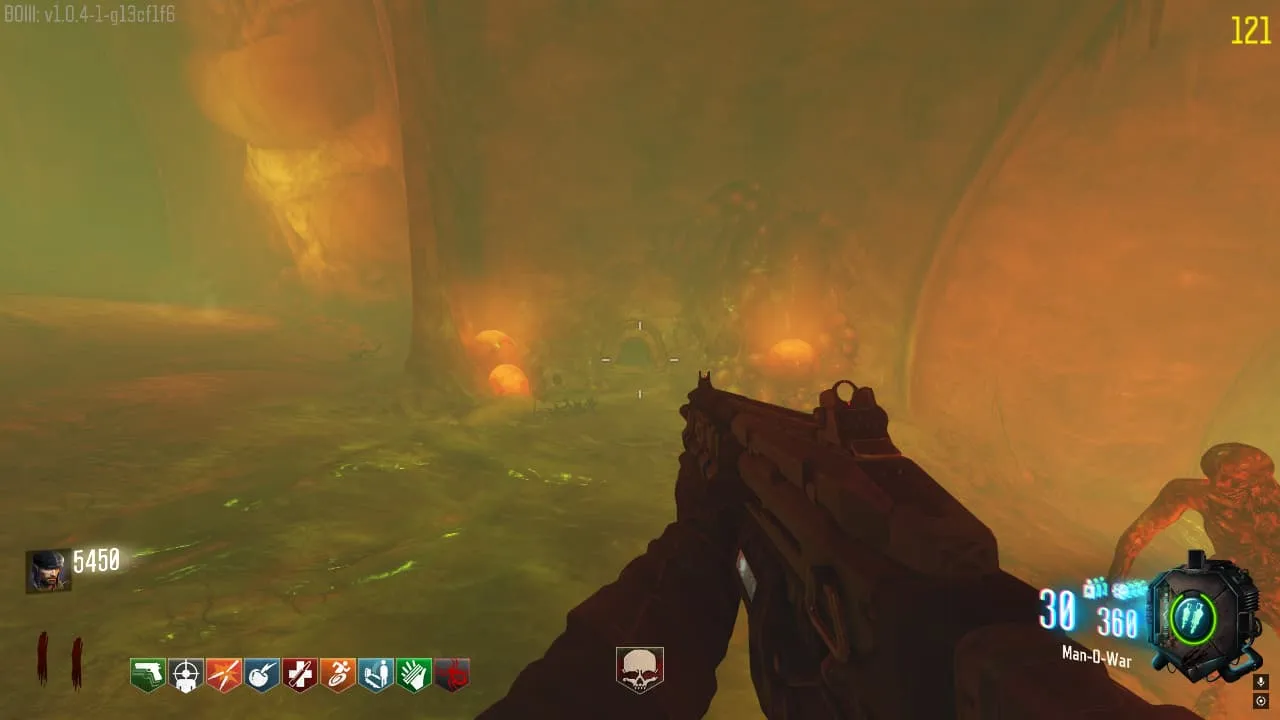
Task: Choose the red spider Widow's Wine perk icon
Action: click(452, 674)
